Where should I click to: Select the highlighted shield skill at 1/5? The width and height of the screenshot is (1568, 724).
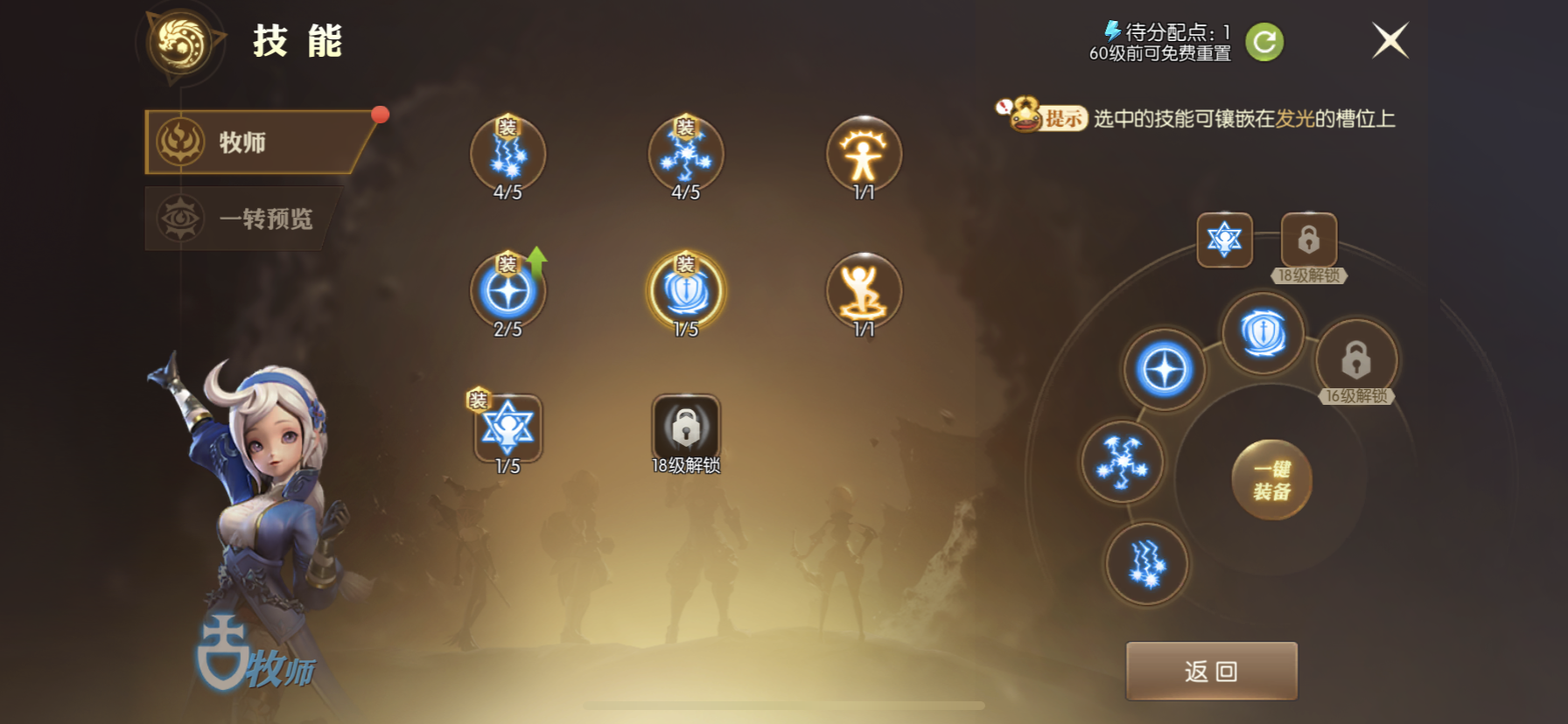[x=686, y=292]
